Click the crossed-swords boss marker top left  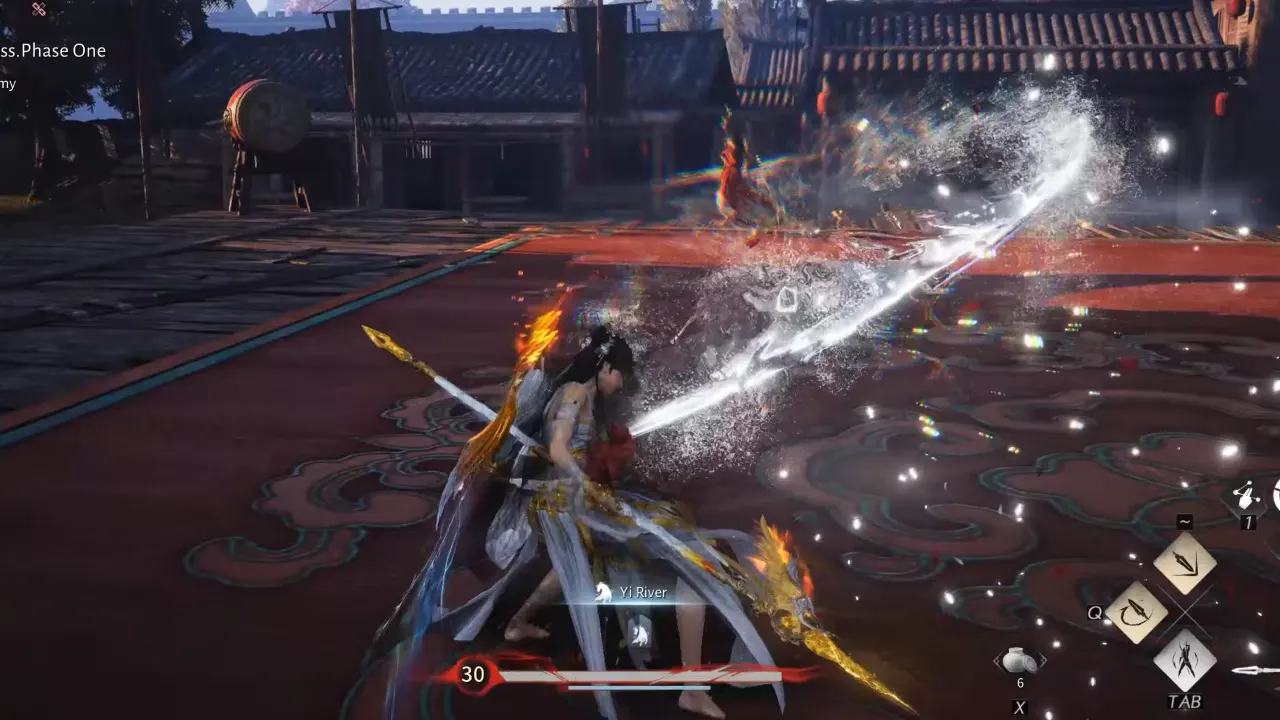tap(38, 10)
